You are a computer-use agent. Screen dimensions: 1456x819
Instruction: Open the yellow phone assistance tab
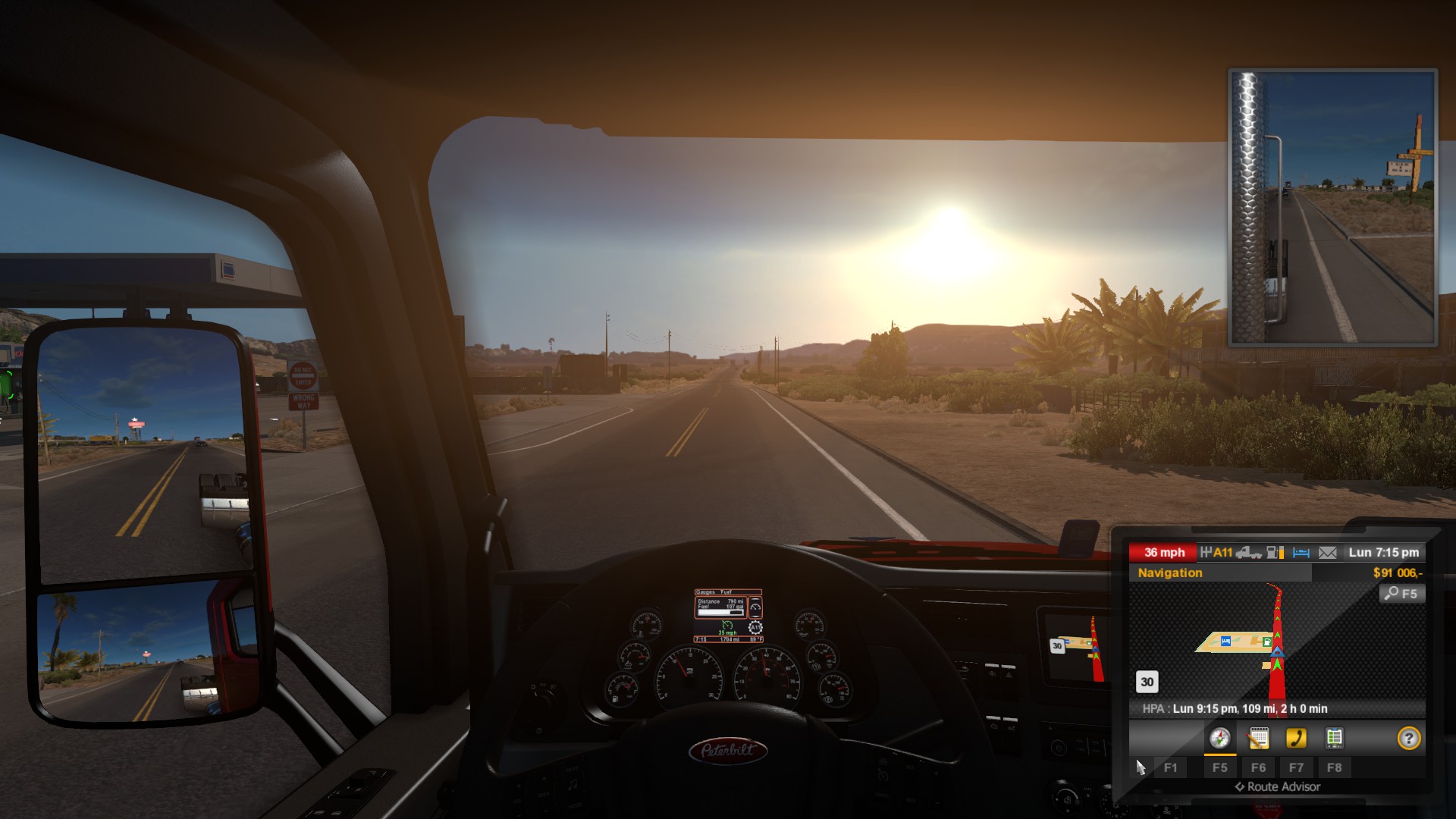(1296, 738)
